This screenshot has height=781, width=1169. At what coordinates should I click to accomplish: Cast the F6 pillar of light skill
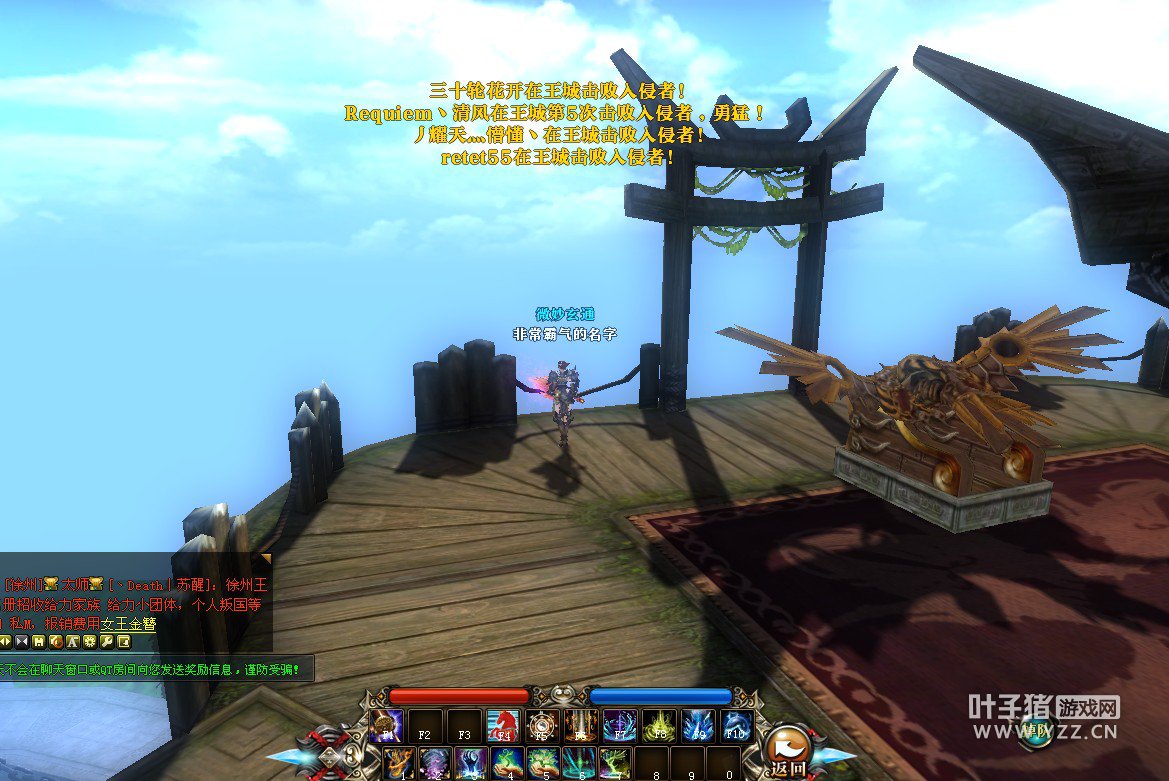(579, 726)
